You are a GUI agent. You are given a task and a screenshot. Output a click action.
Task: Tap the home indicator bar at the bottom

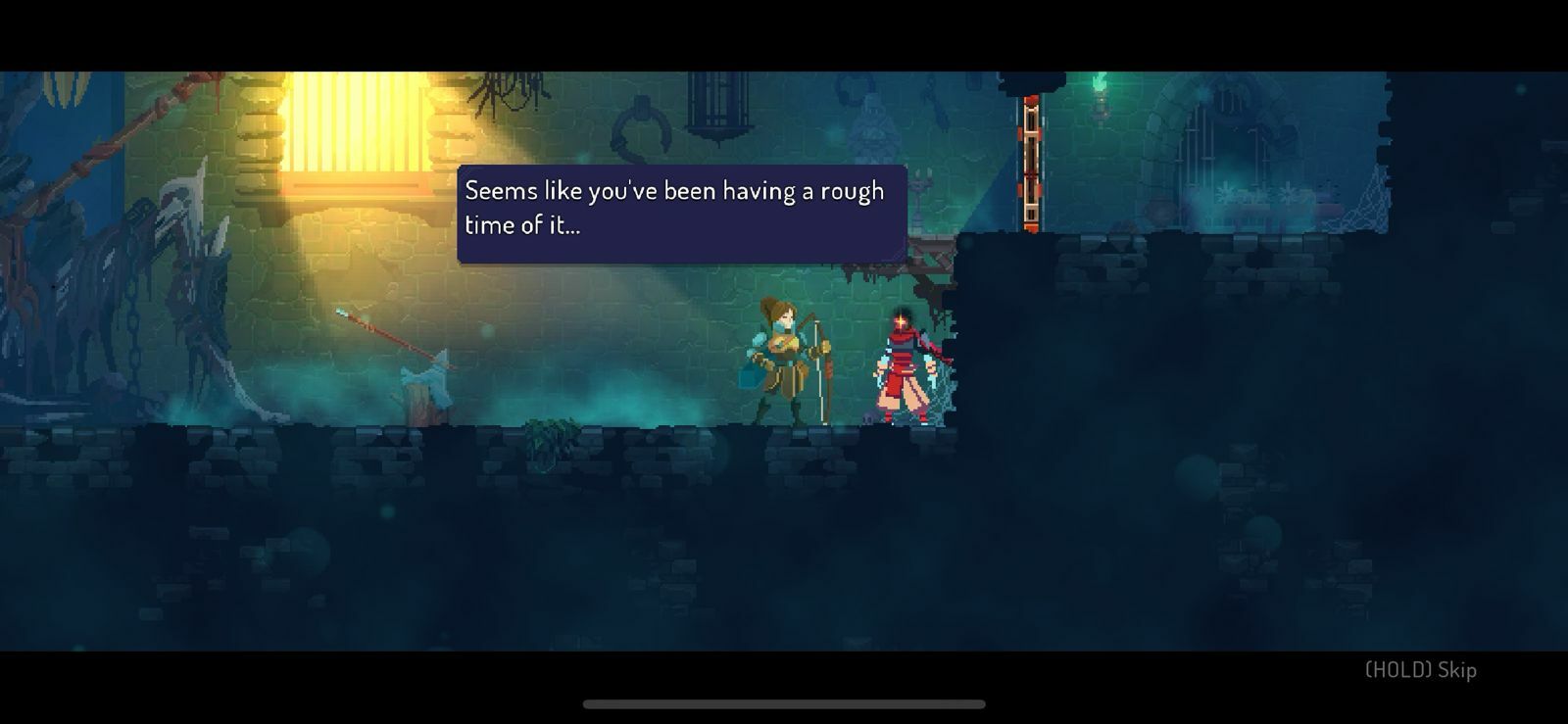click(x=784, y=701)
